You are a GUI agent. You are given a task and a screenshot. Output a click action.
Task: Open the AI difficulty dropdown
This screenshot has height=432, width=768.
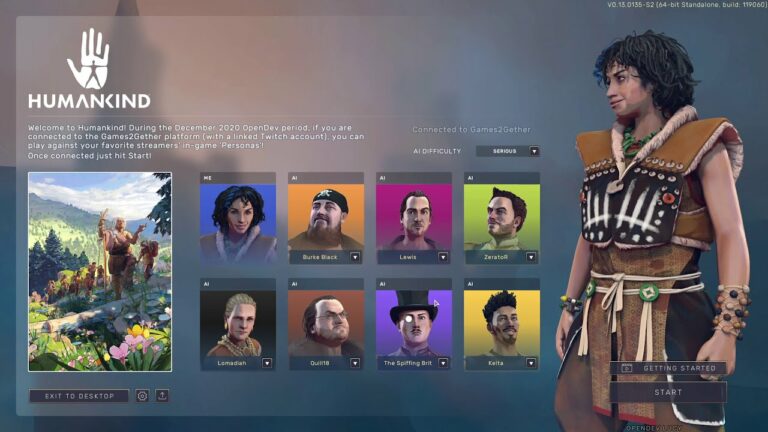click(534, 151)
